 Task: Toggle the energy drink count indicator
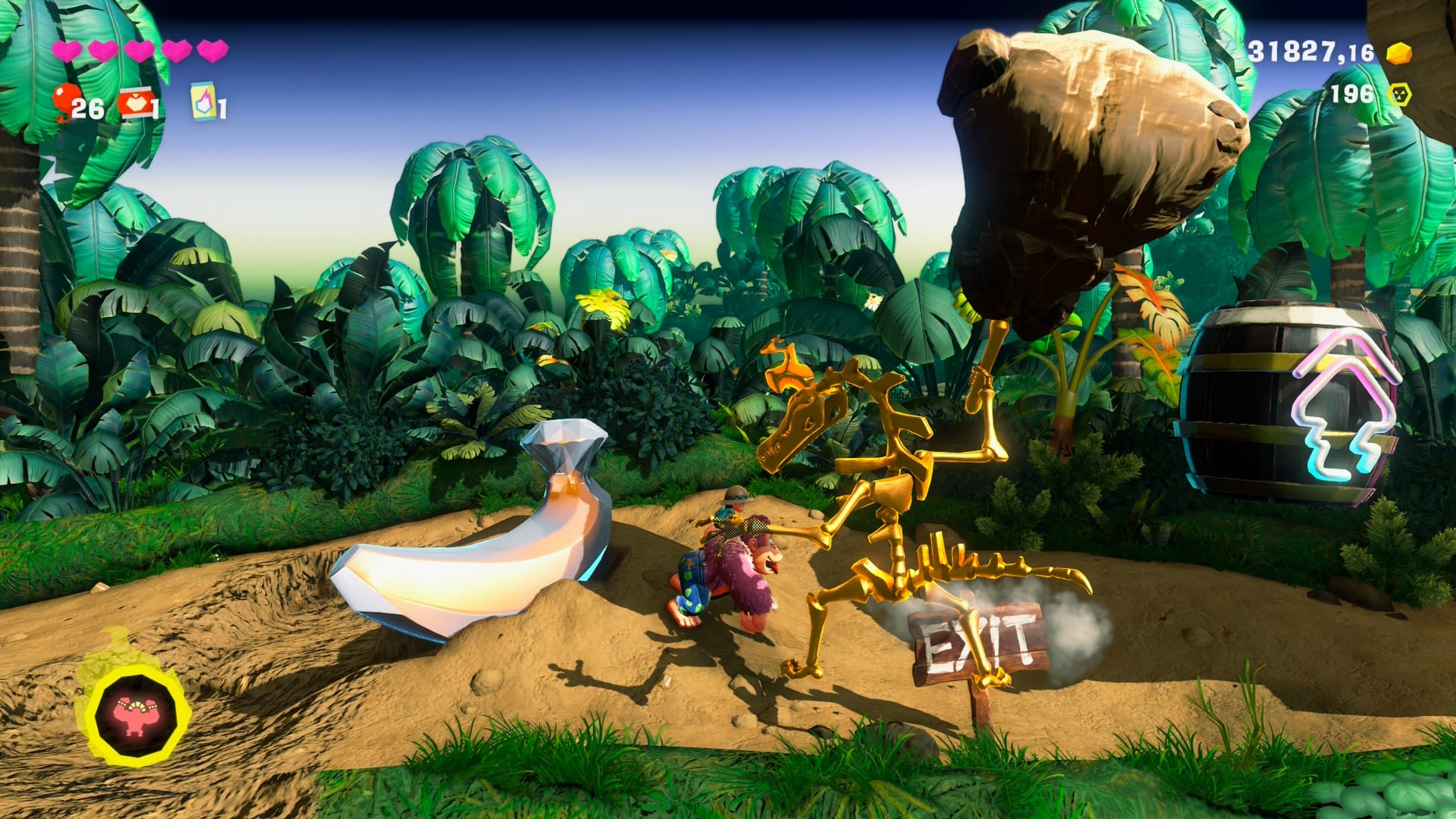point(221,108)
